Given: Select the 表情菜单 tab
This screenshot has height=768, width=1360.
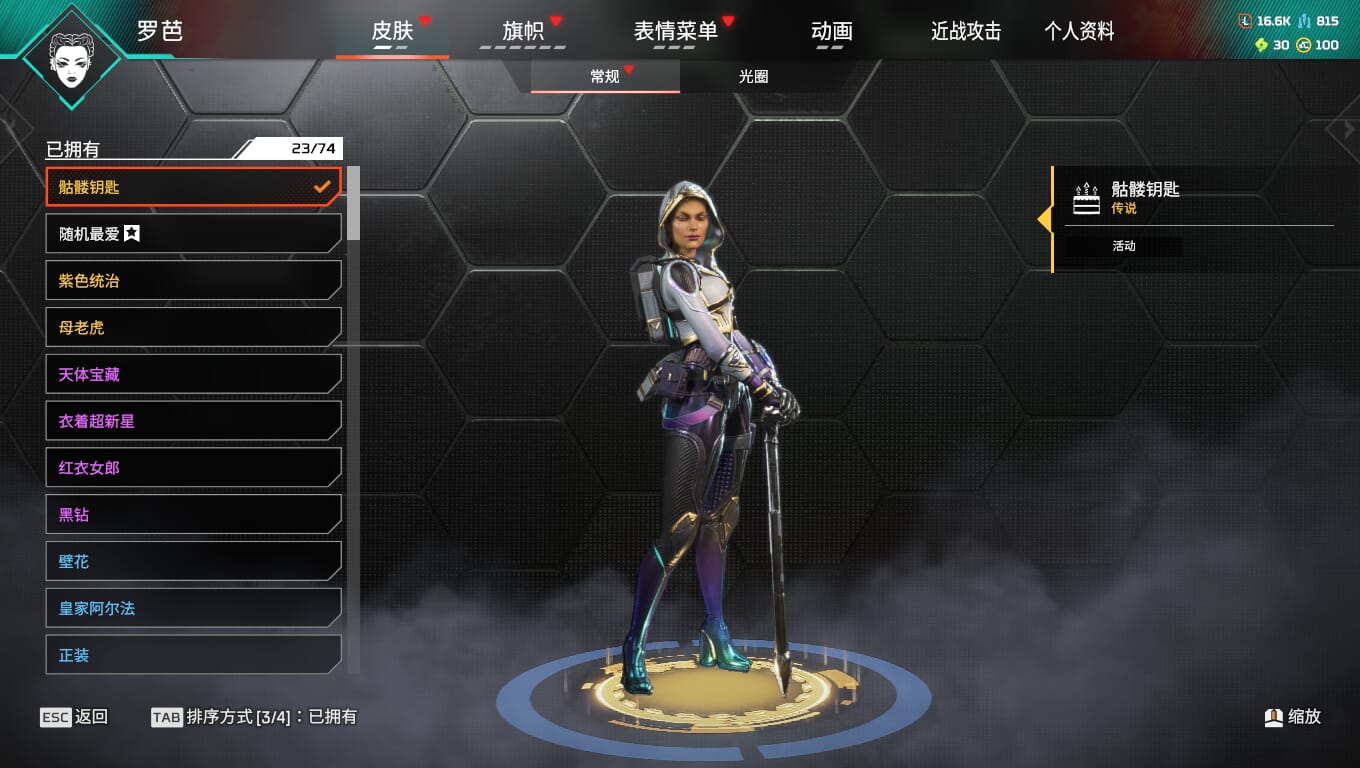Looking at the screenshot, I should 676,32.
